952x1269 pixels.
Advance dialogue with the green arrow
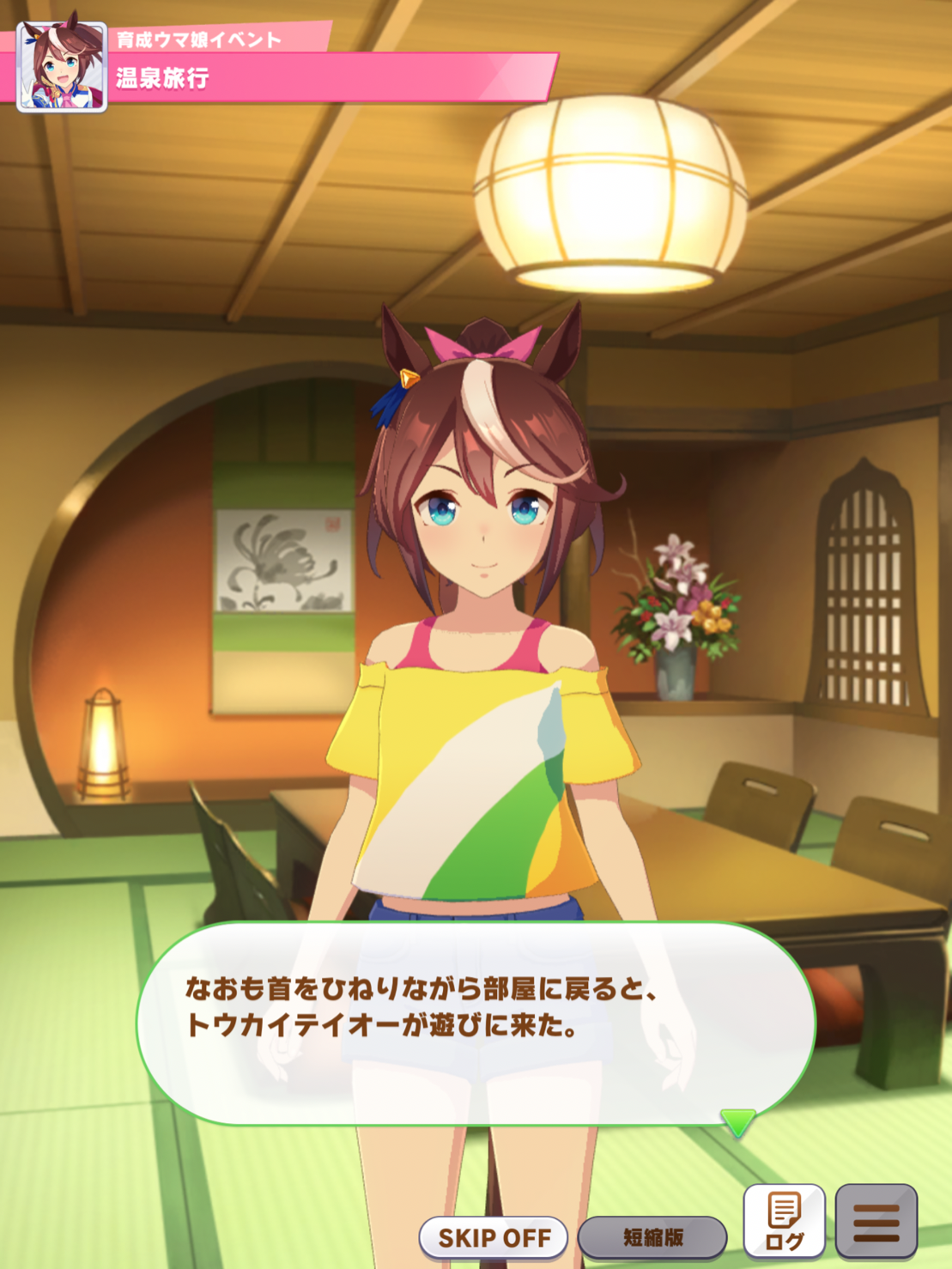coord(737,1121)
